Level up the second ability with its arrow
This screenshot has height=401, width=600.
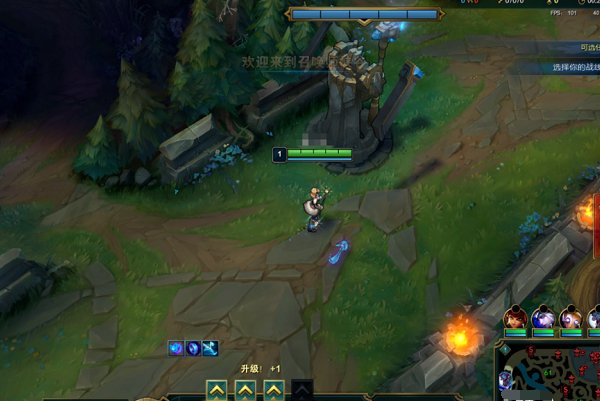point(244,389)
